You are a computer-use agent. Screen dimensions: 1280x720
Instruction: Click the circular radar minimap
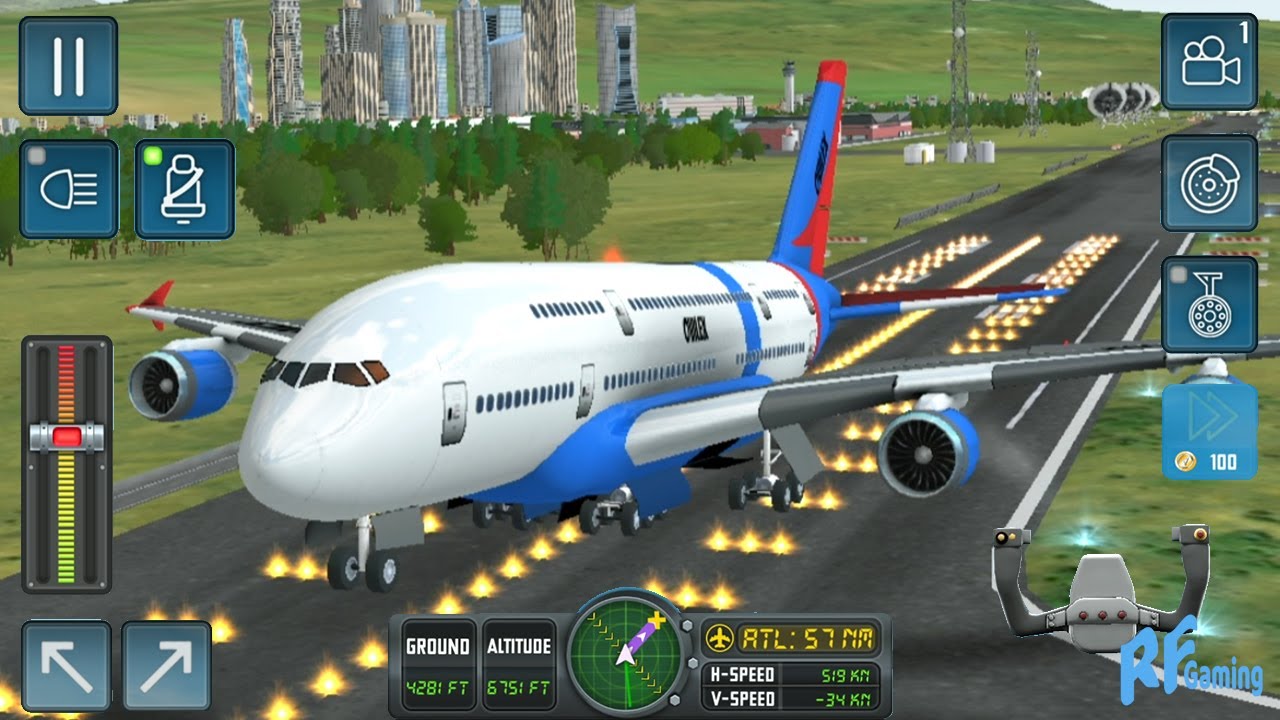[626, 654]
